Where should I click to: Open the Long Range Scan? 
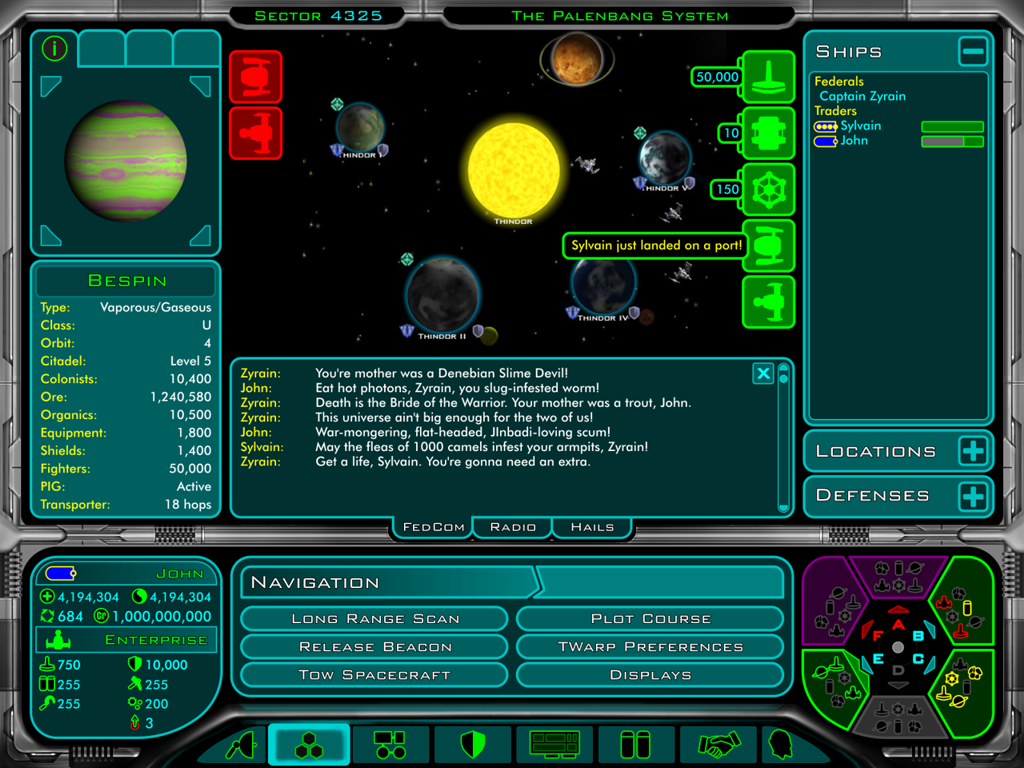pos(375,619)
